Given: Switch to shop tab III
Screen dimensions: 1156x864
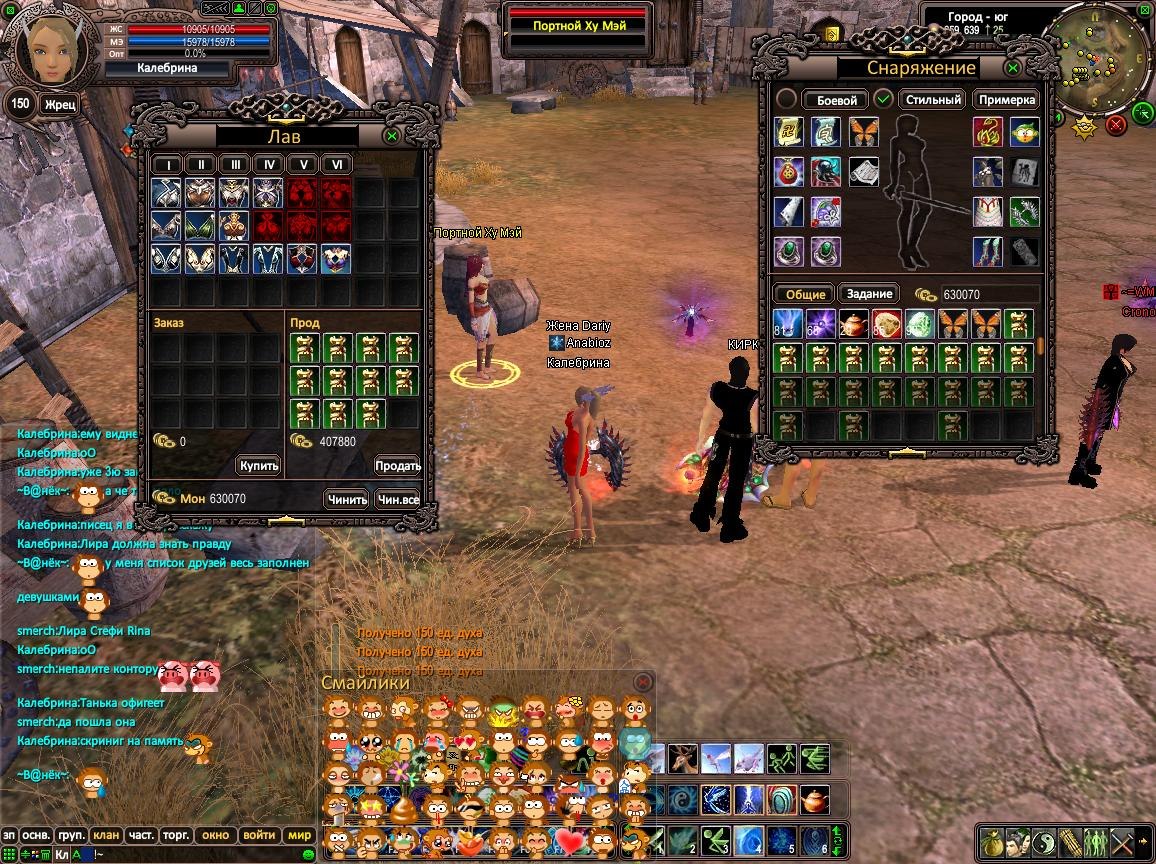Looking at the screenshot, I should [x=235, y=165].
